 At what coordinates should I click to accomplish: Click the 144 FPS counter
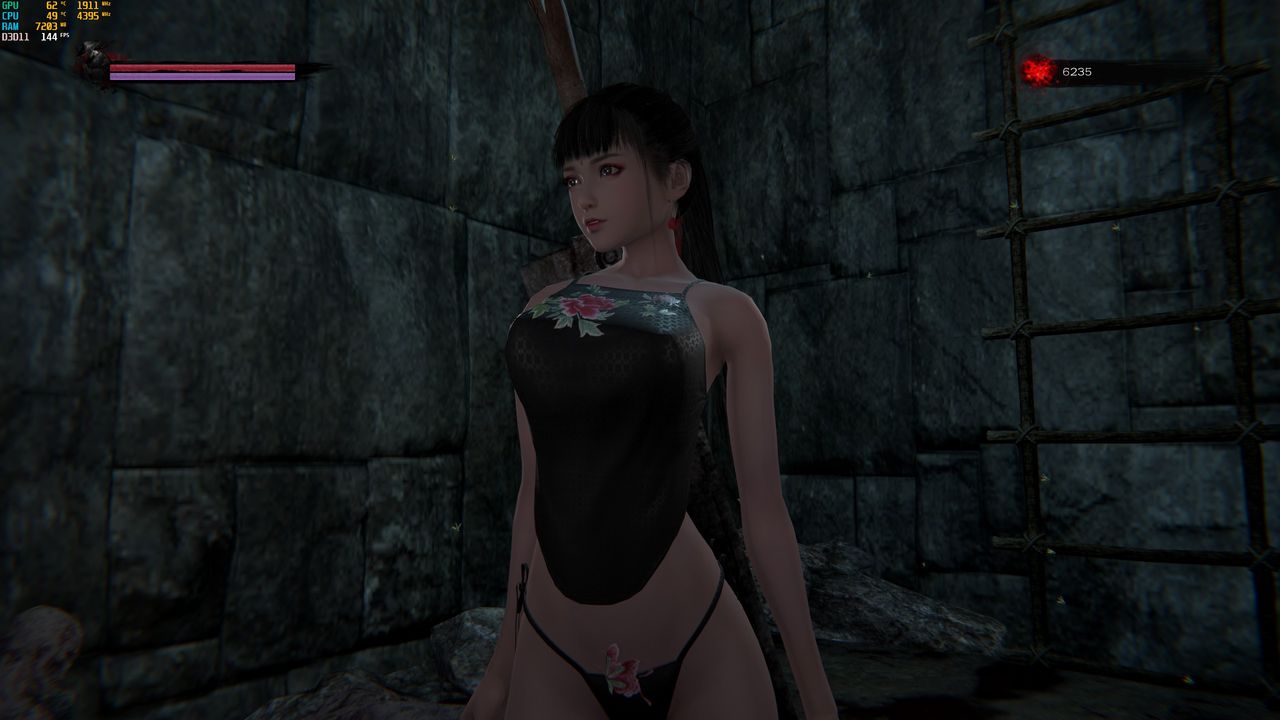click(50, 36)
